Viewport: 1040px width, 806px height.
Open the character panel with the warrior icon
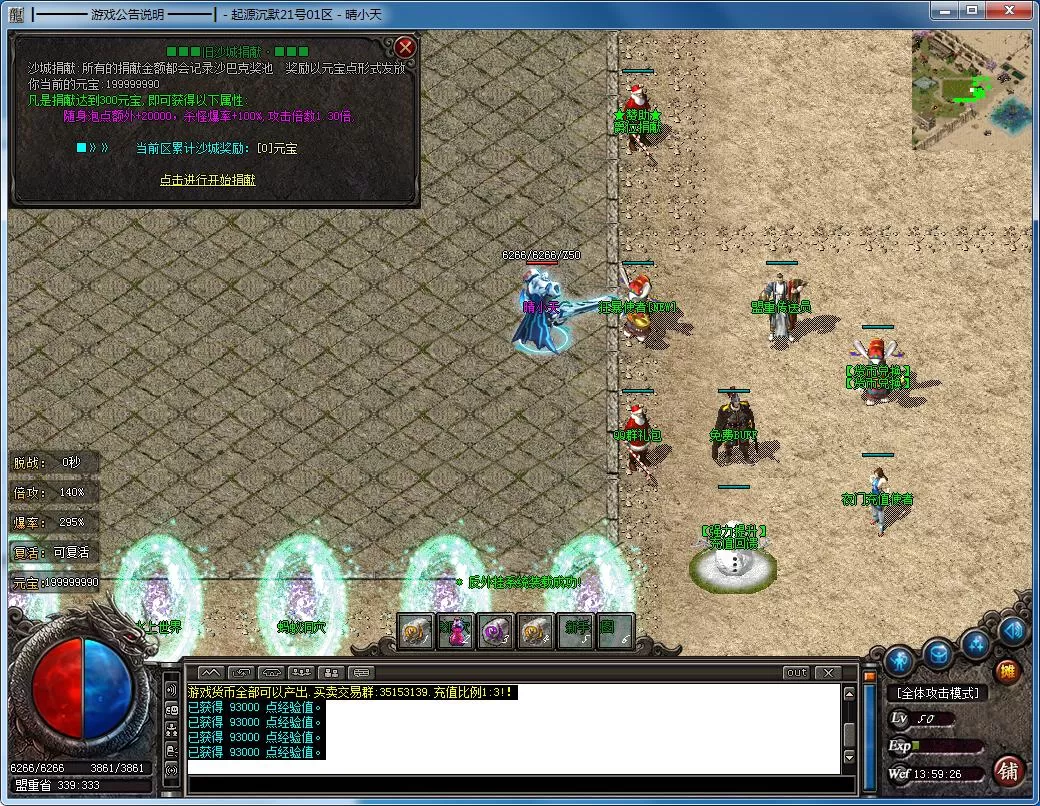[899, 660]
